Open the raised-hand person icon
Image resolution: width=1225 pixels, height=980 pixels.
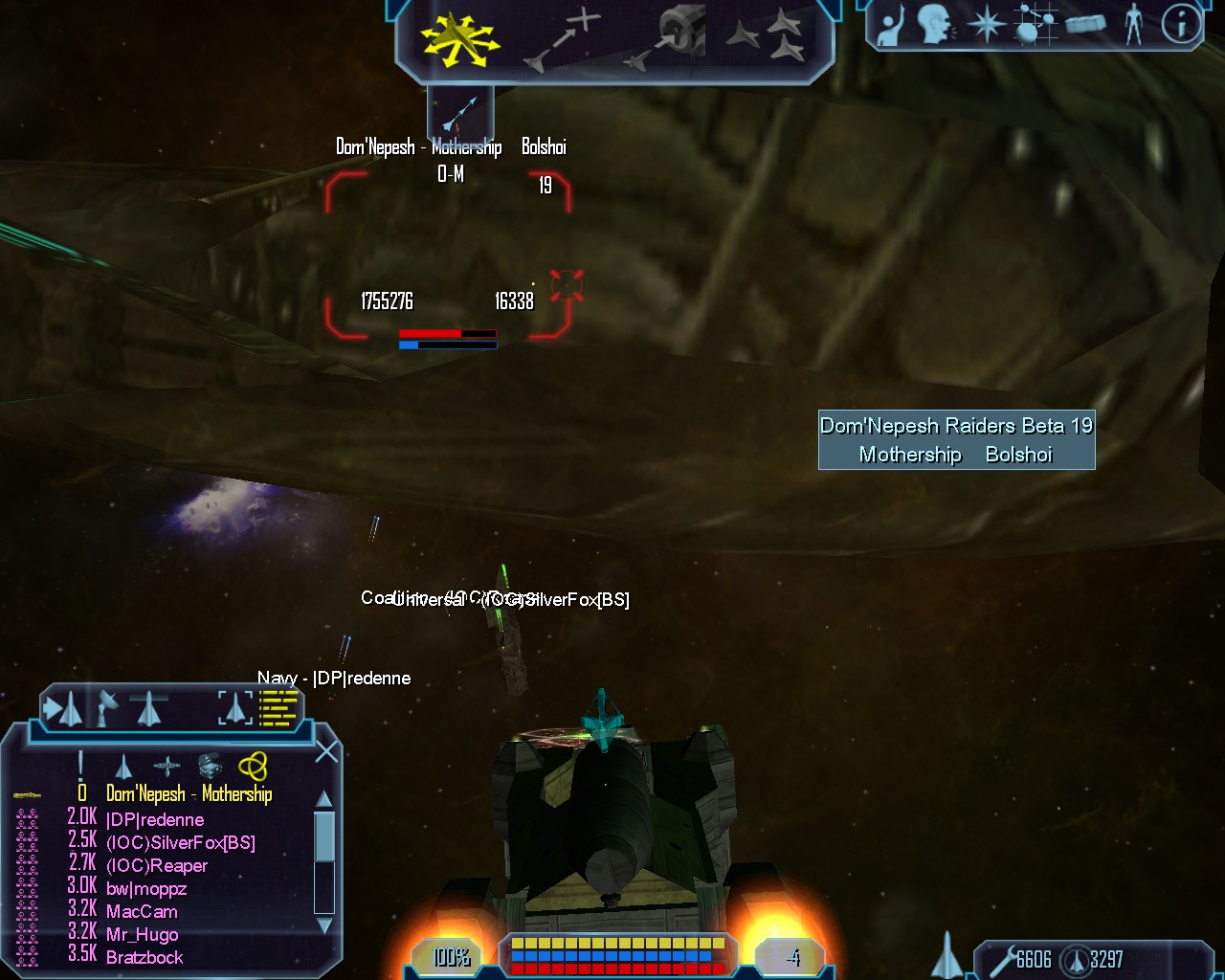click(890, 25)
